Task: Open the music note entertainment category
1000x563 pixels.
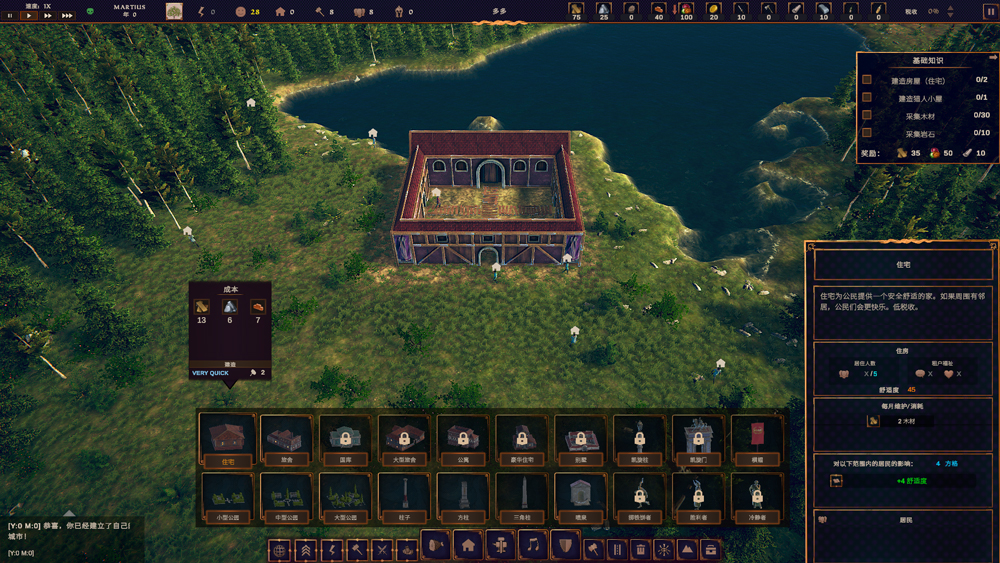Action: (533, 546)
